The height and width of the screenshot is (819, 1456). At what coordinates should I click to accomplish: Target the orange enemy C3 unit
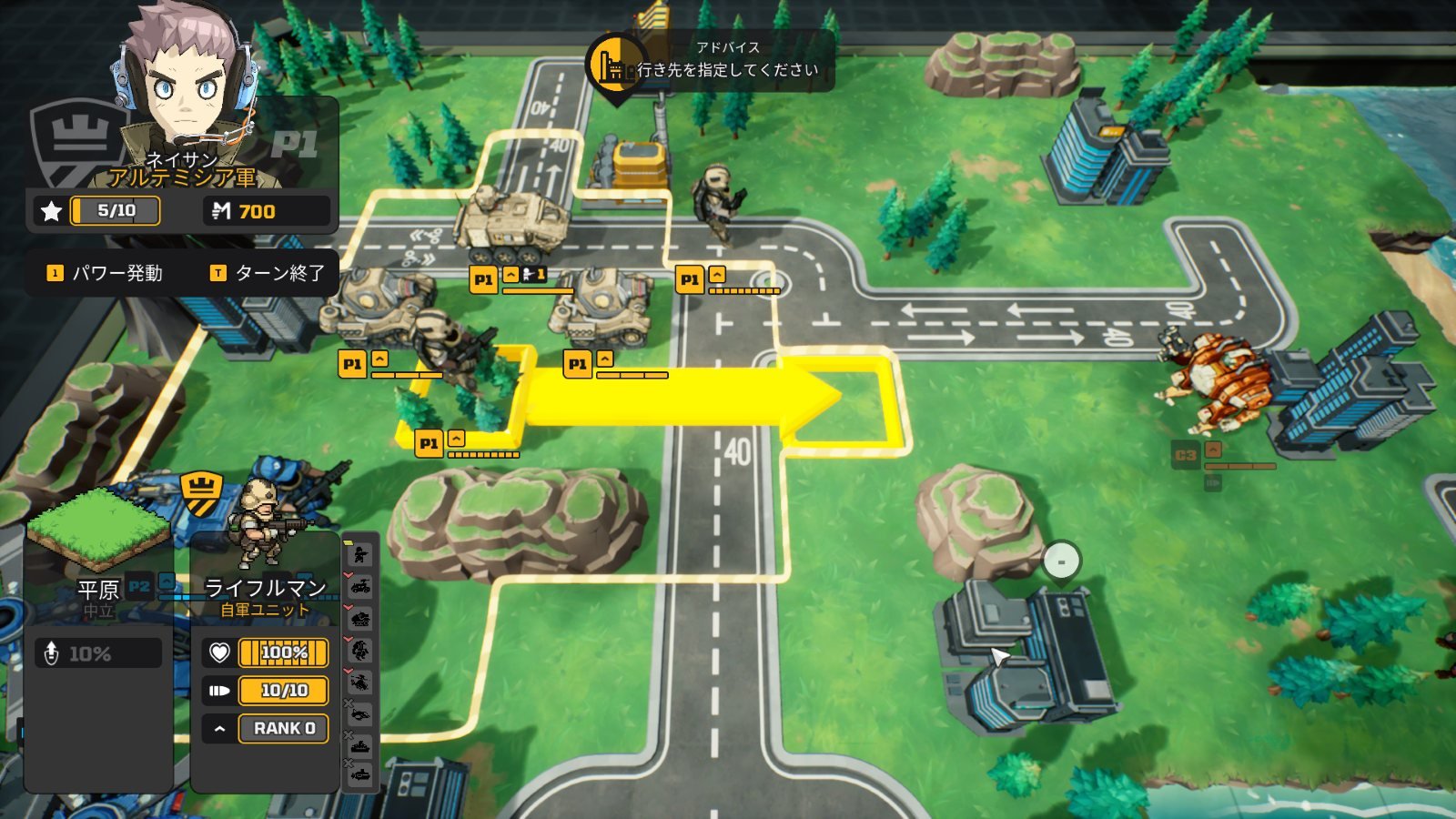[1215, 382]
